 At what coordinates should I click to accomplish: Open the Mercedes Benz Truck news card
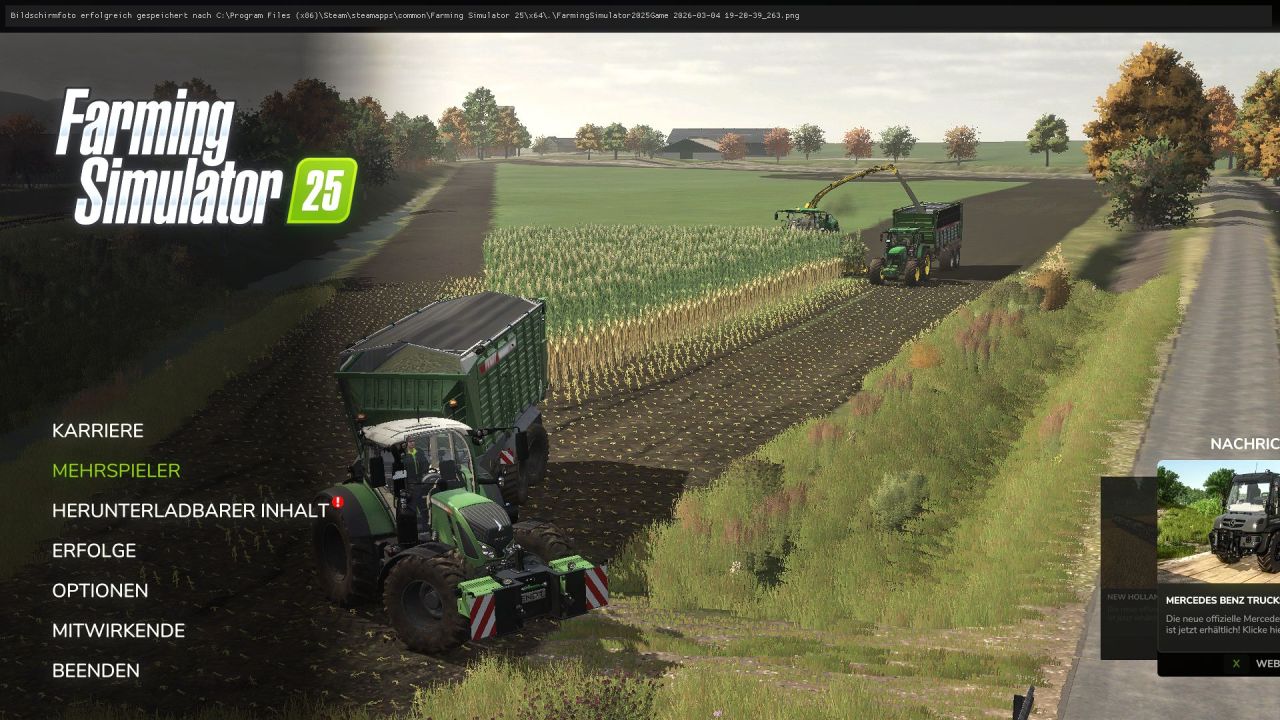[x=1218, y=560]
